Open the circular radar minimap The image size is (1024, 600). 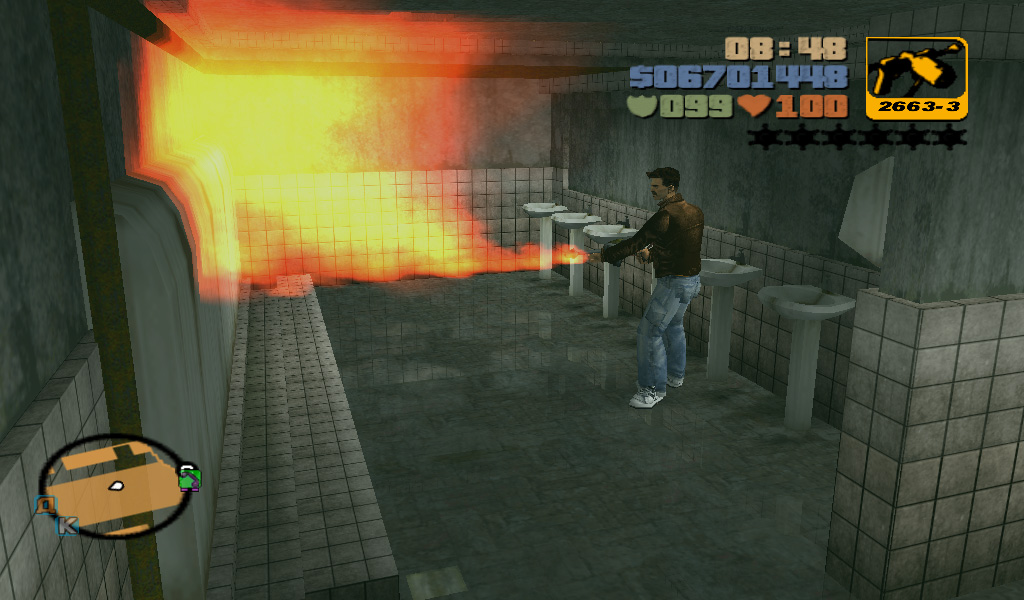(113, 486)
